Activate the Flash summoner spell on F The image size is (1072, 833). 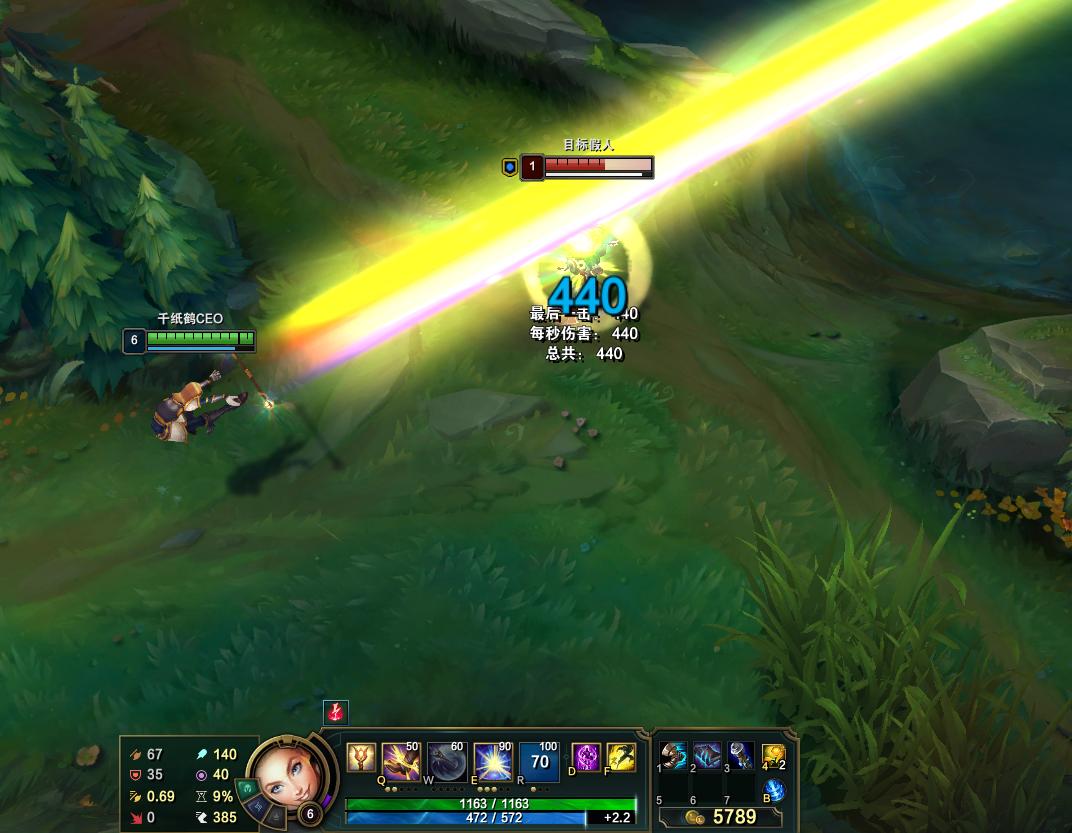(x=620, y=757)
